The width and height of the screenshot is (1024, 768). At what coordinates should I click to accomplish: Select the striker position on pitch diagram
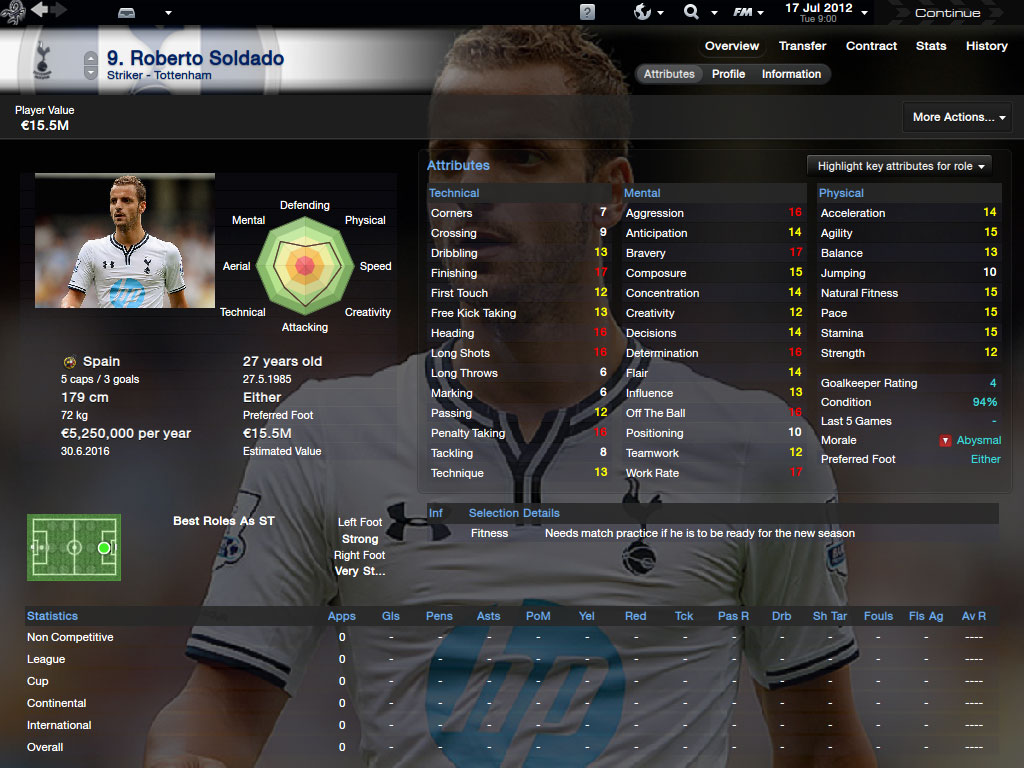pos(103,548)
